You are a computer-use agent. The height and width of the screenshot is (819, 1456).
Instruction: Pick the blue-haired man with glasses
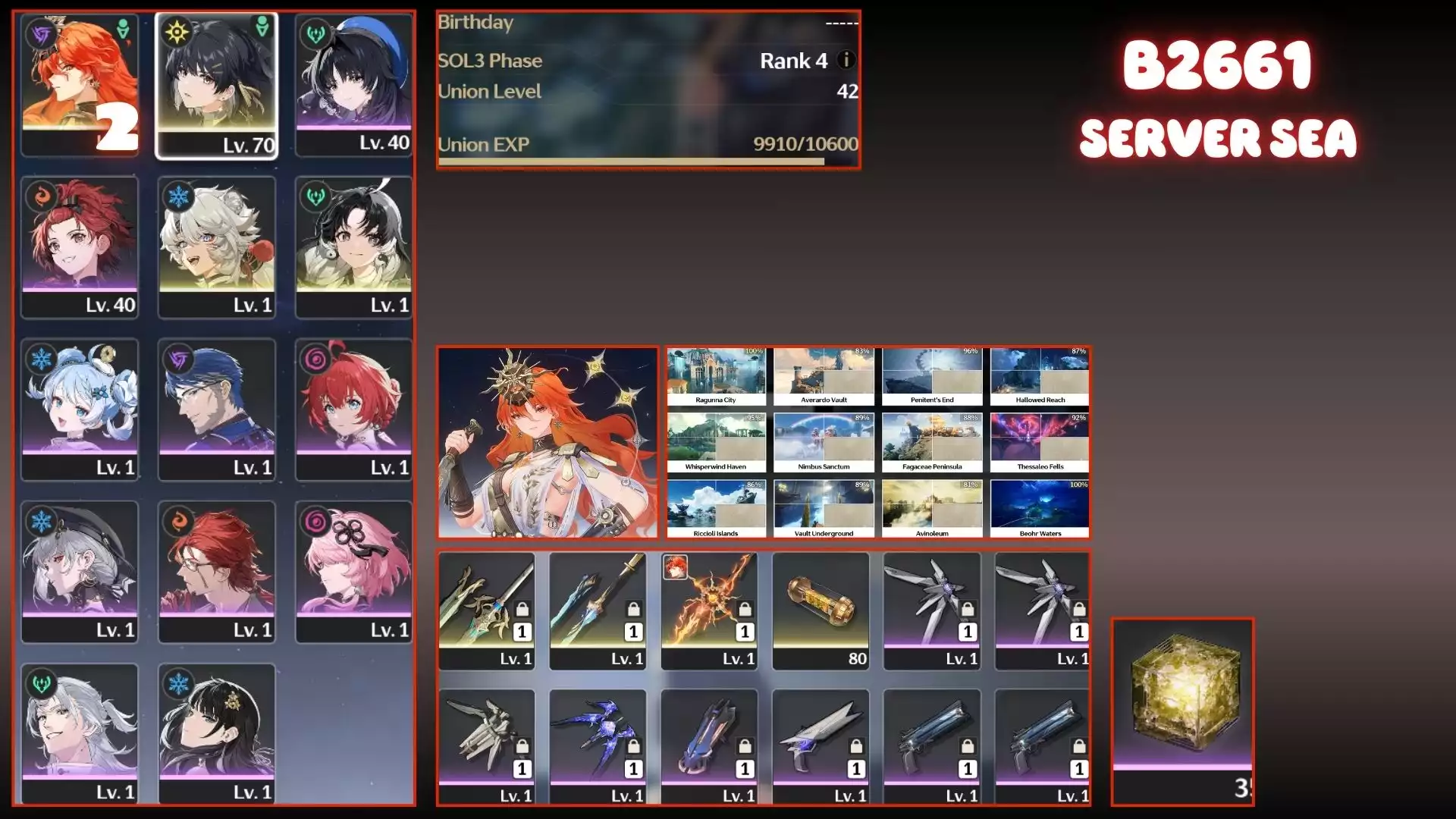tap(217, 409)
